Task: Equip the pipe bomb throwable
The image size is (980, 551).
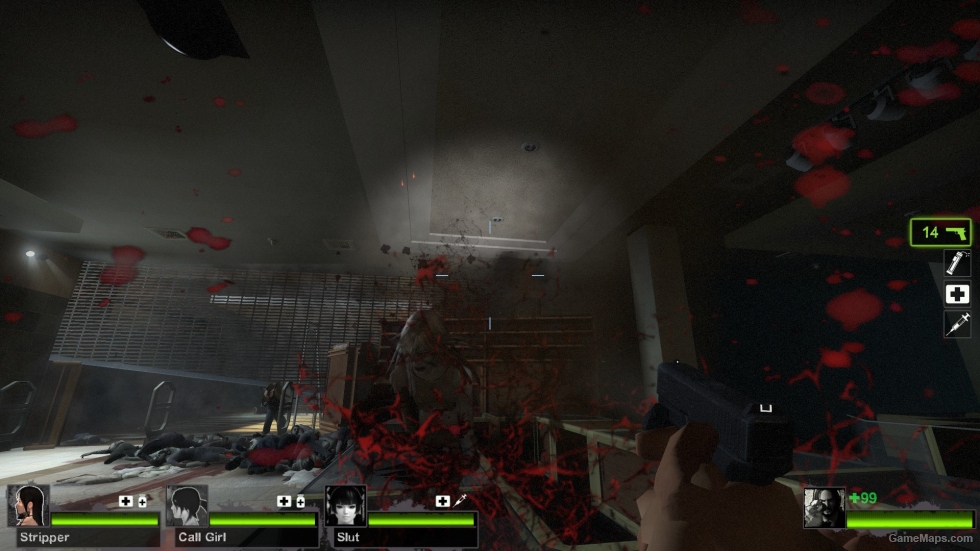Action: [x=957, y=263]
